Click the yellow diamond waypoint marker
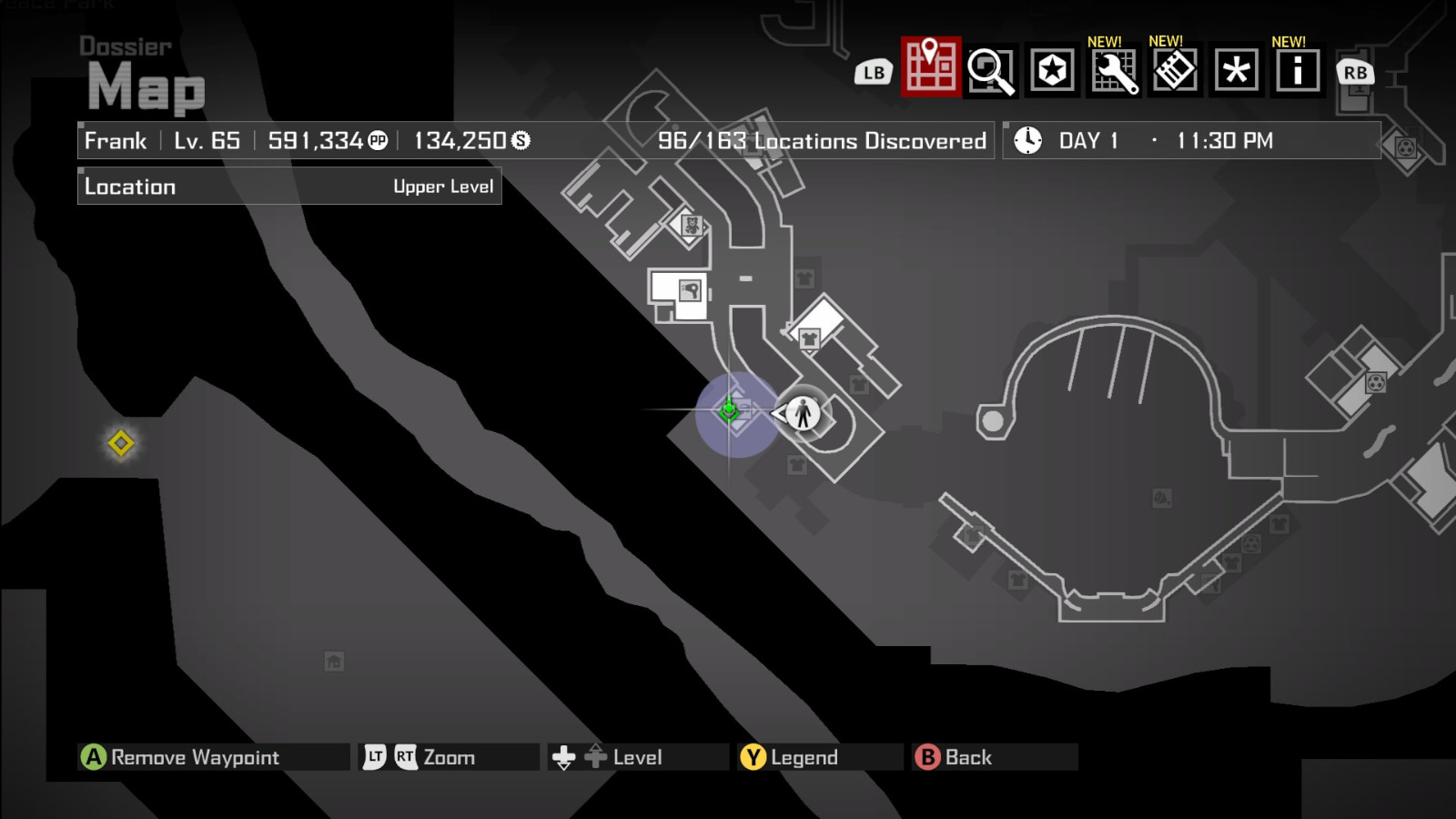This screenshot has height=819, width=1456. click(x=123, y=444)
